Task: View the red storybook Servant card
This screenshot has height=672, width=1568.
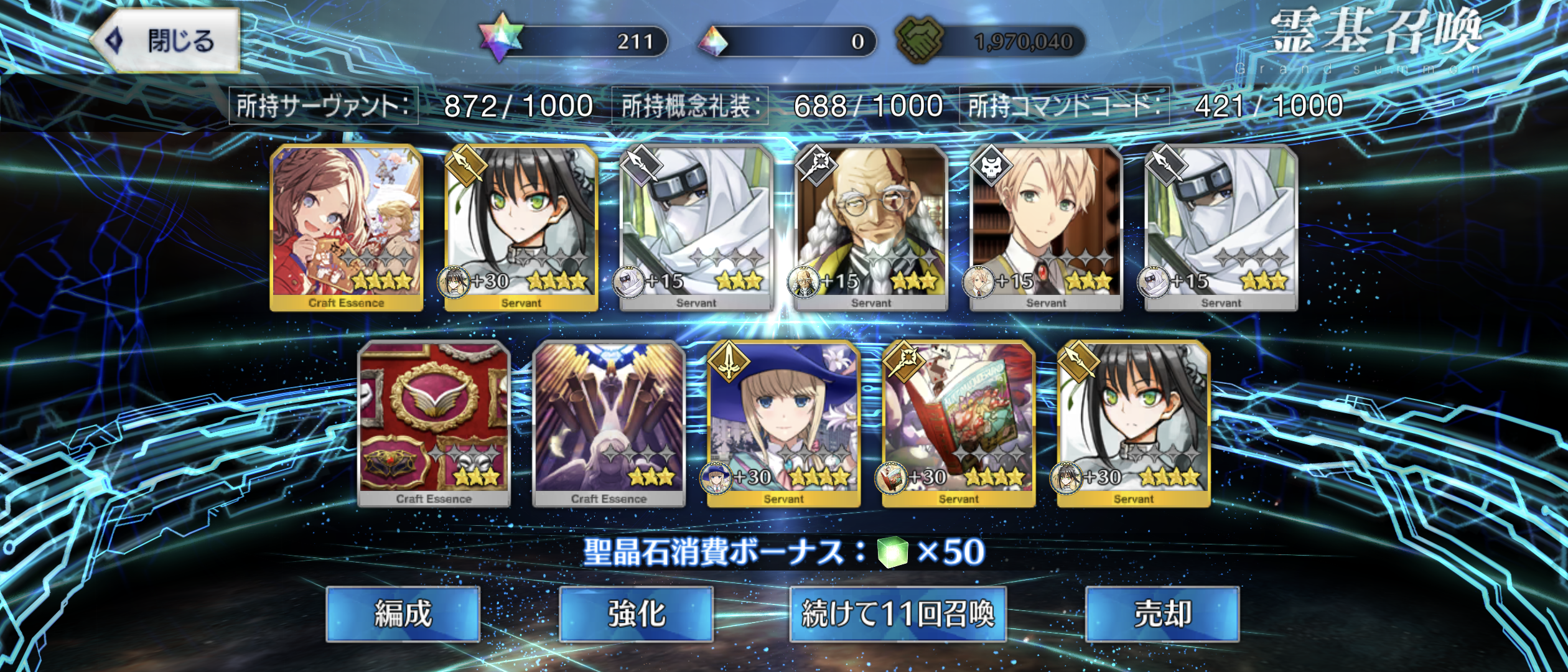Action: [959, 423]
